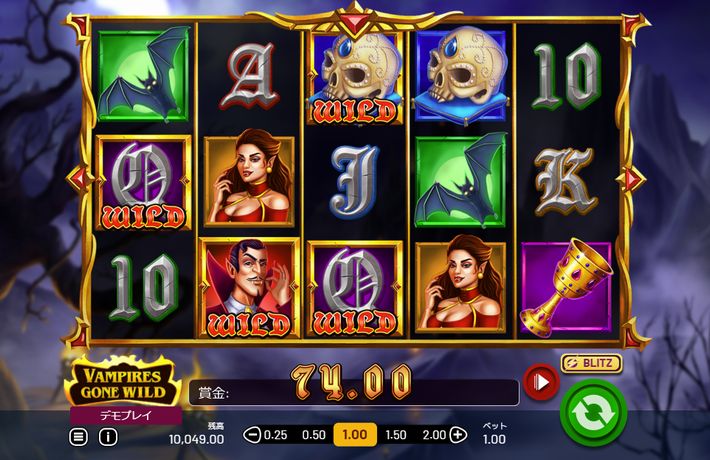
Task: Decrease the bet with the minus button
Action: tap(252, 435)
